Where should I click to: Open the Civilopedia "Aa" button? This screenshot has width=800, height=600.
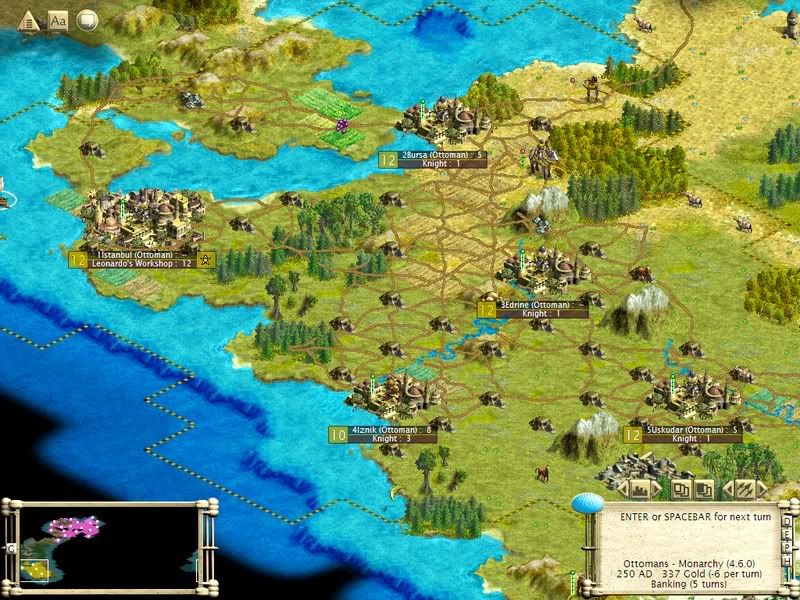[x=58, y=19]
